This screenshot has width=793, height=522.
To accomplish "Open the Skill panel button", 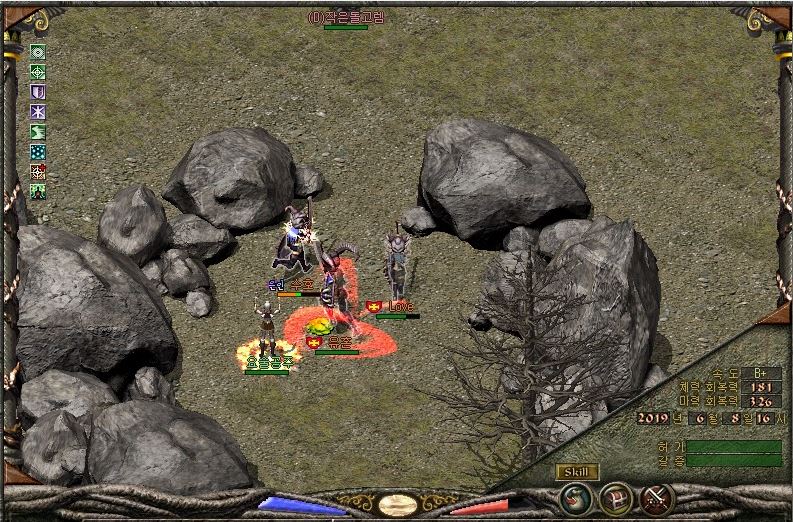I will tap(578, 472).
